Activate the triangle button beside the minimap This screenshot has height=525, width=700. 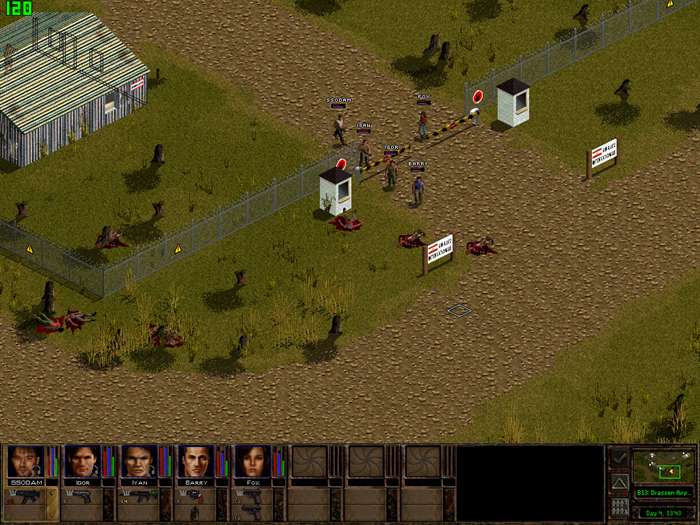[x=619, y=482]
